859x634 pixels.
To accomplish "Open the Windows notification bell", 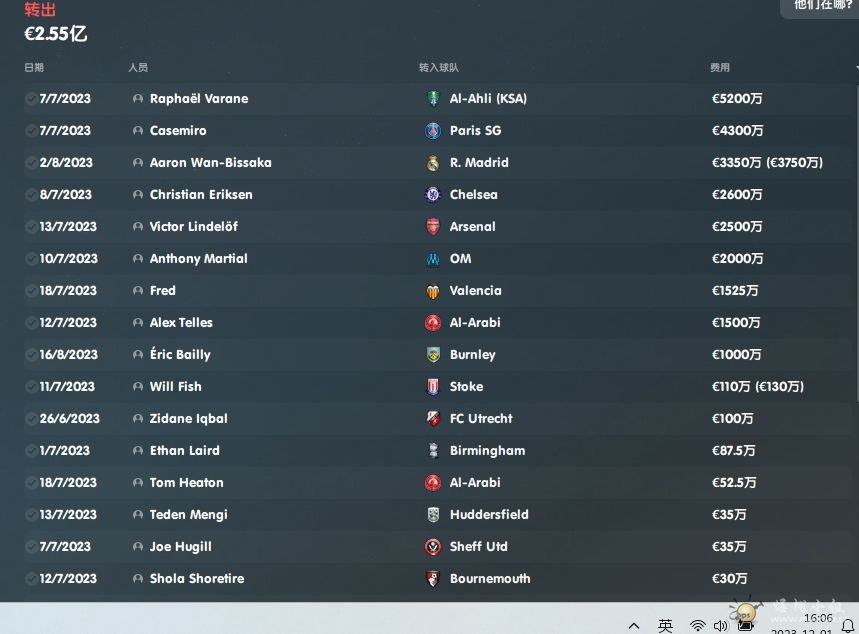I will (x=848, y=626).
